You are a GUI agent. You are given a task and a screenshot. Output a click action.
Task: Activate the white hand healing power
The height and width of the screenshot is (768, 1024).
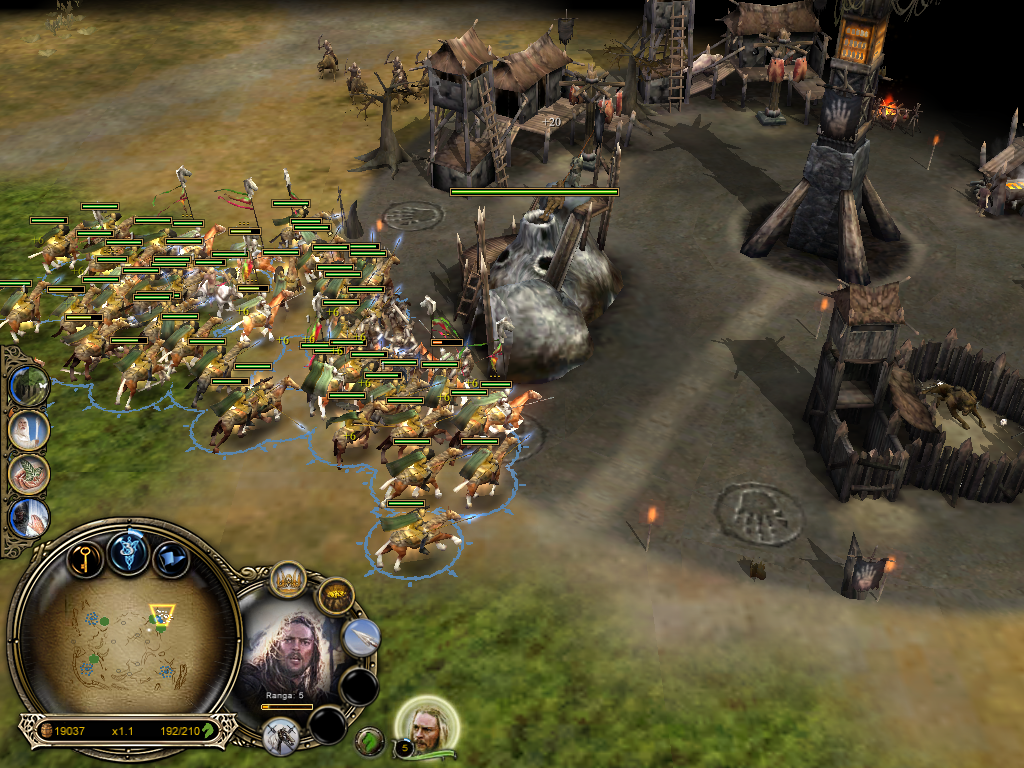(x=28, y=518)
